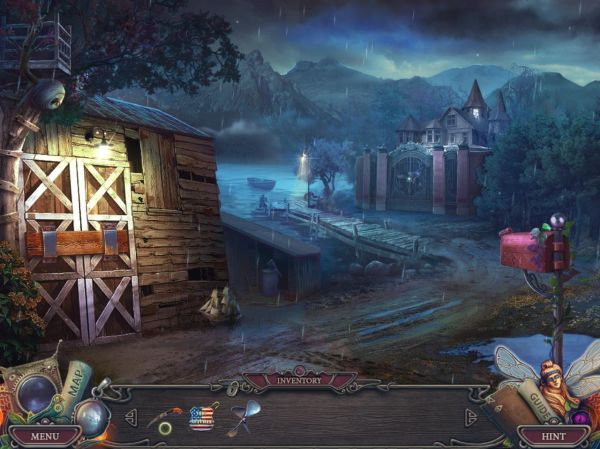
Task: Click the Inventory label banner
Action: pos(300,380)
